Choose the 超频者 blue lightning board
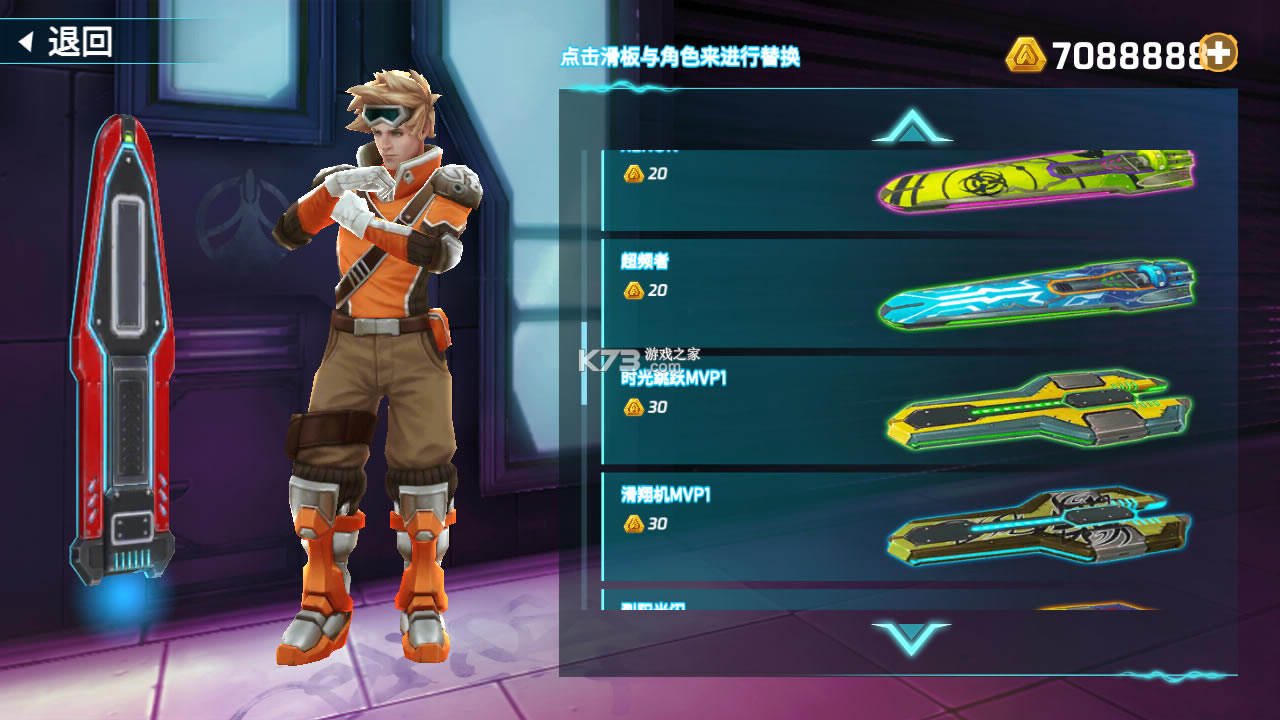 click(900, 290)
